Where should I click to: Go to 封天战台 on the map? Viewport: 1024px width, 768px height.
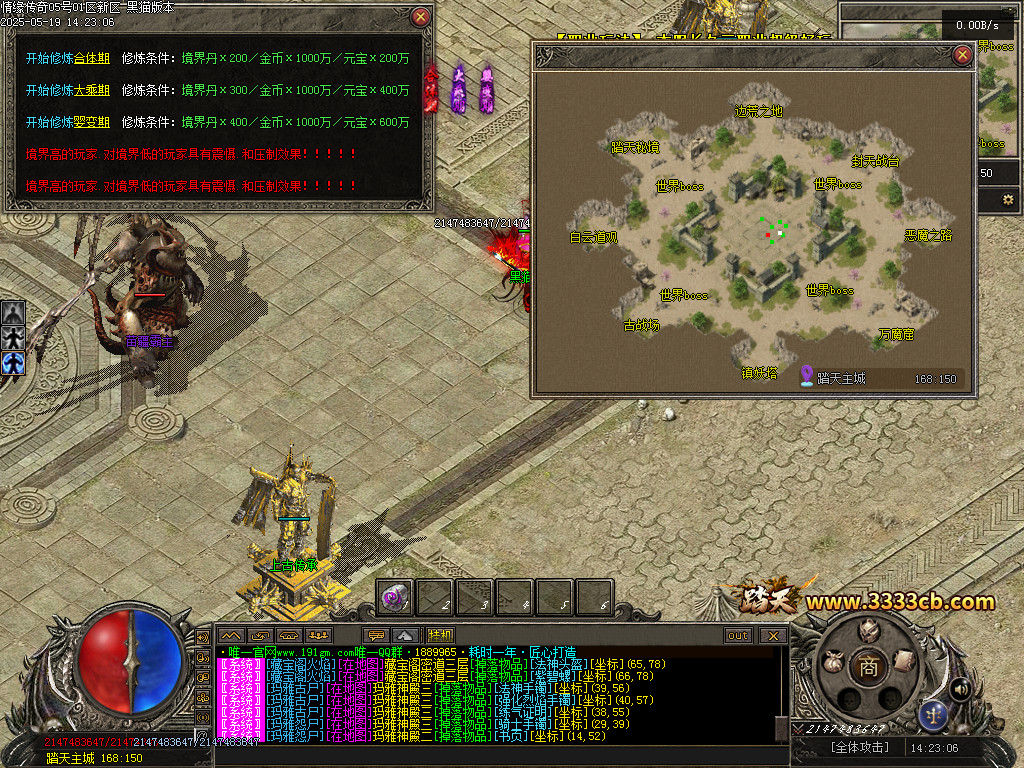(x=875, y=160)
